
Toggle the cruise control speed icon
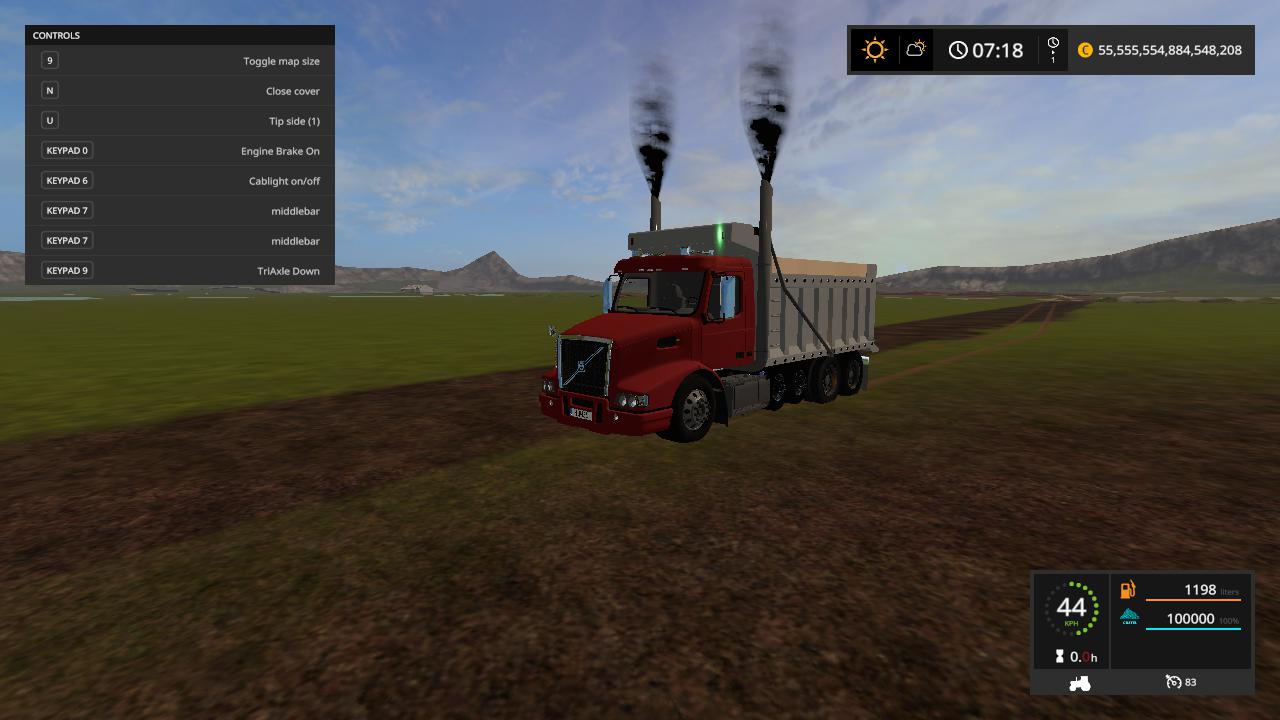click(1174, 682)
